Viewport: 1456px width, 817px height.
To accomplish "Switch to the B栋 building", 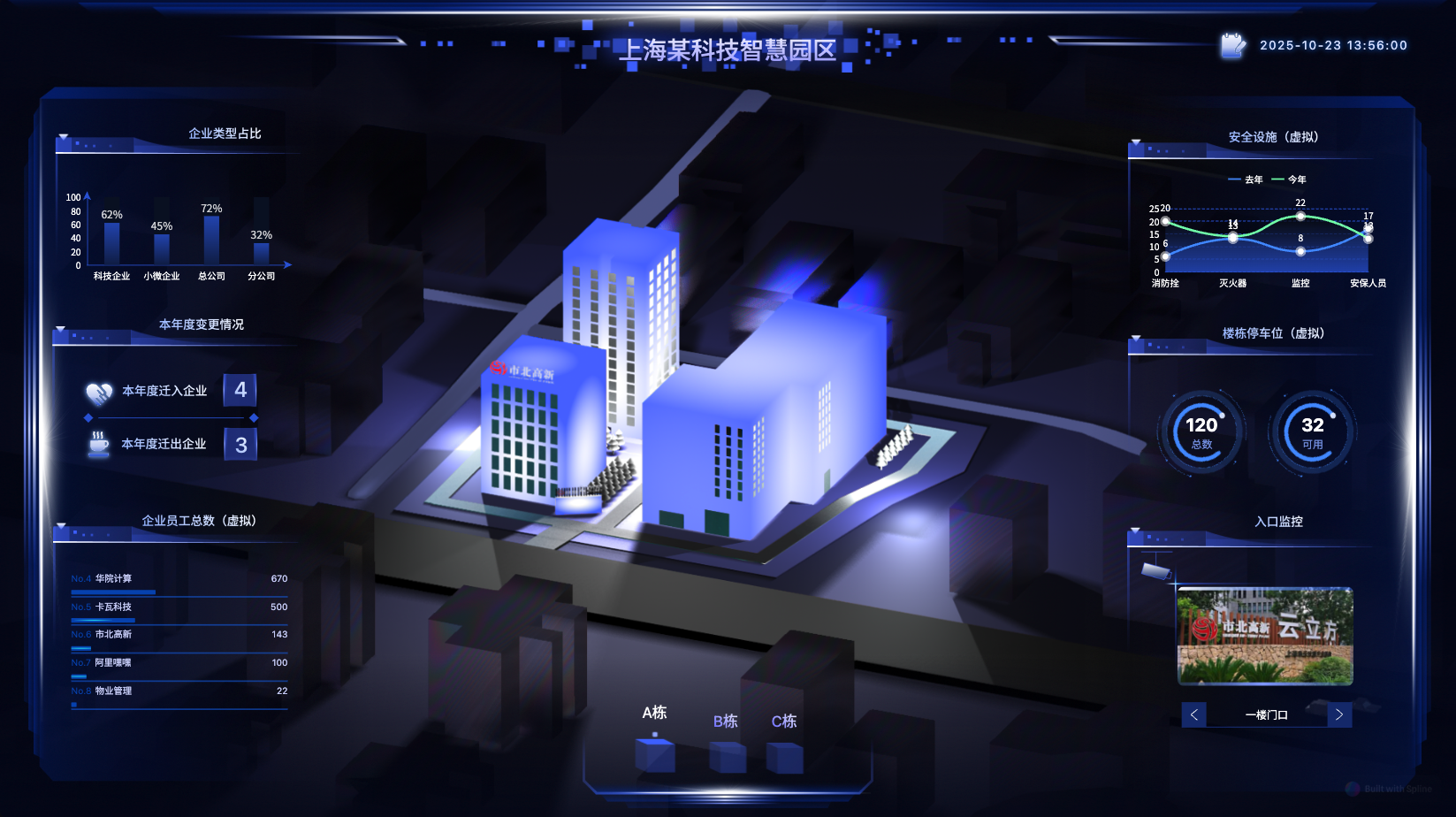I will point(726,741).
